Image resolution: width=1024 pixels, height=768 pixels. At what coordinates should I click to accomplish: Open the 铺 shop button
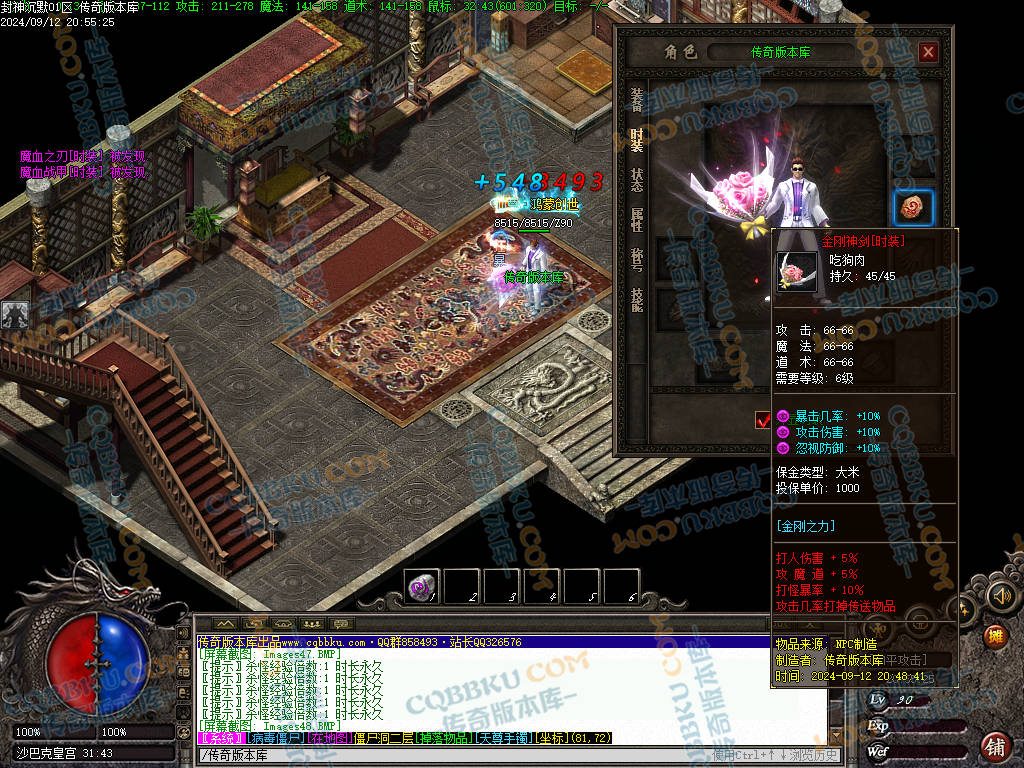click(x=995, y=745)
